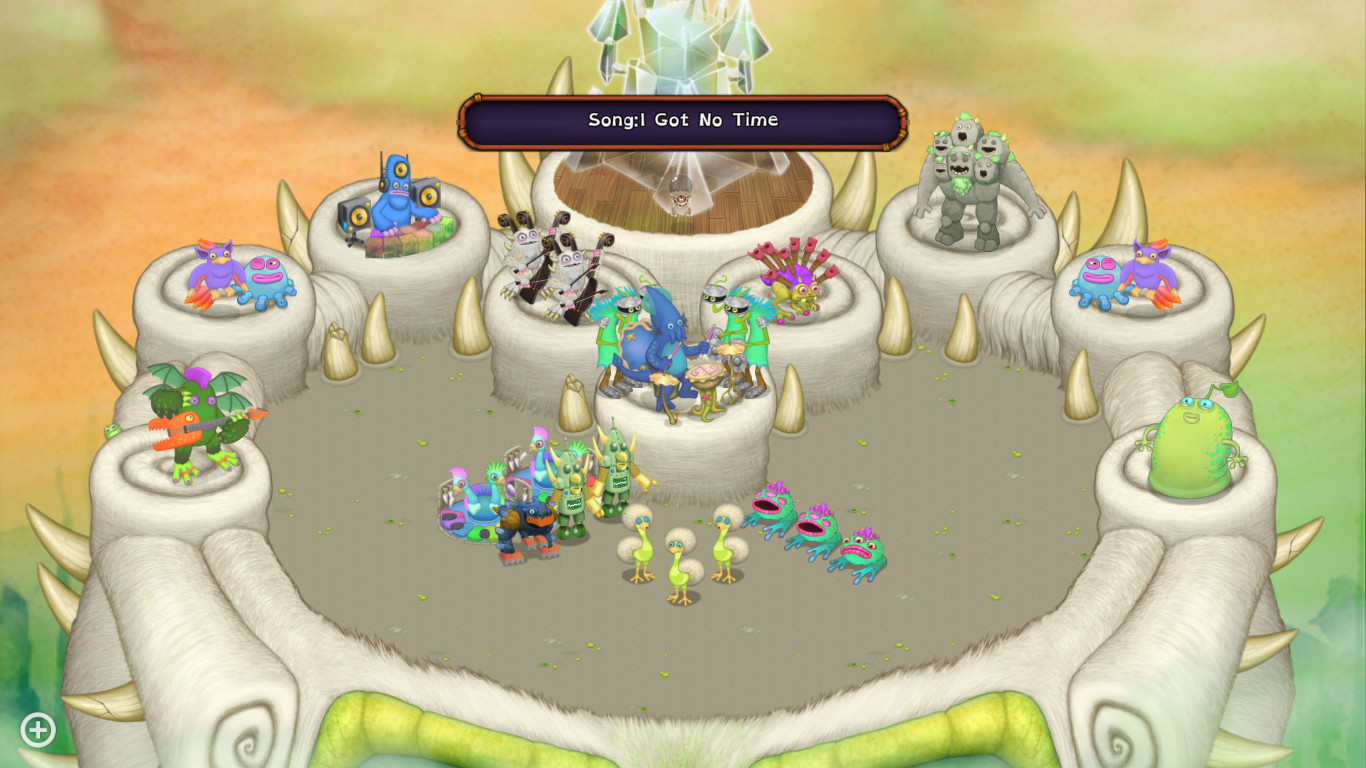The width and height of the screenshot is (1366, 768).
Task: Select a yellow three-headed fluffy bird monster
Action: click(x=675, y=555)
